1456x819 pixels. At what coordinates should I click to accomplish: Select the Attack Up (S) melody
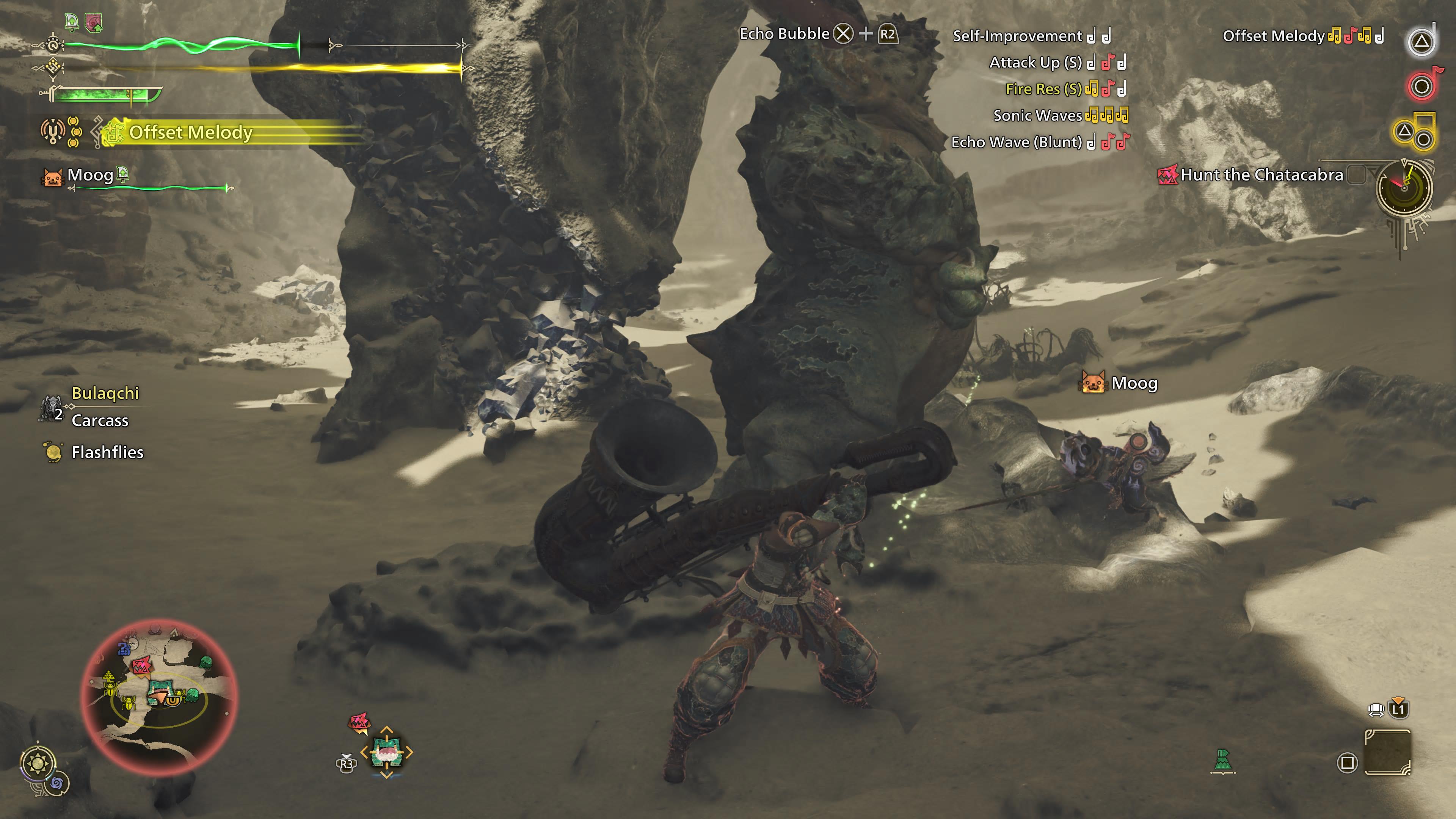tap(1035, 63)
